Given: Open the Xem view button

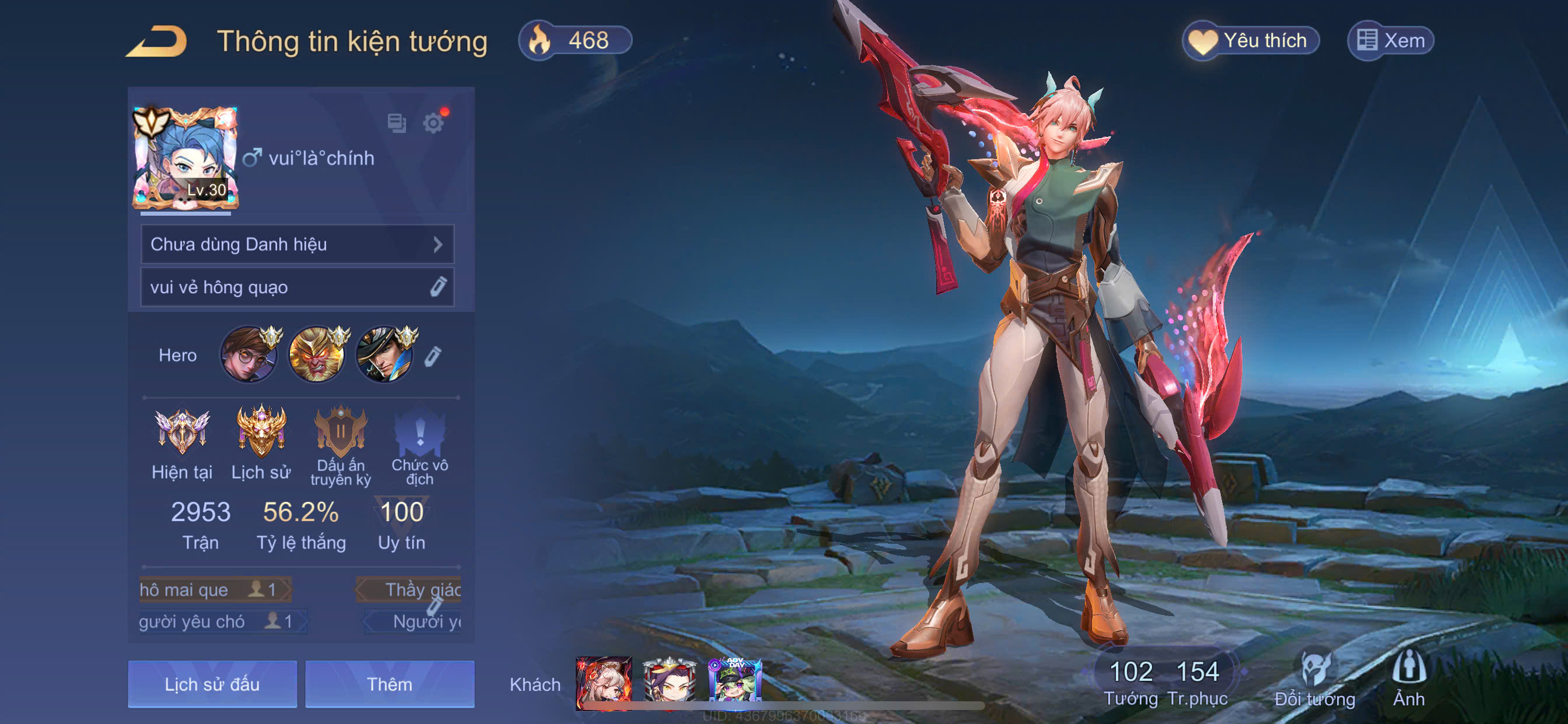Looking at the screenshot, I should 1391,41.
